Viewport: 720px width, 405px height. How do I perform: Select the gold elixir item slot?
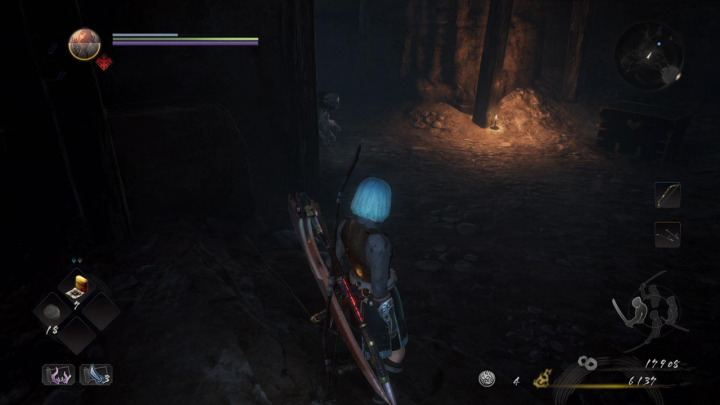(77, 290)
